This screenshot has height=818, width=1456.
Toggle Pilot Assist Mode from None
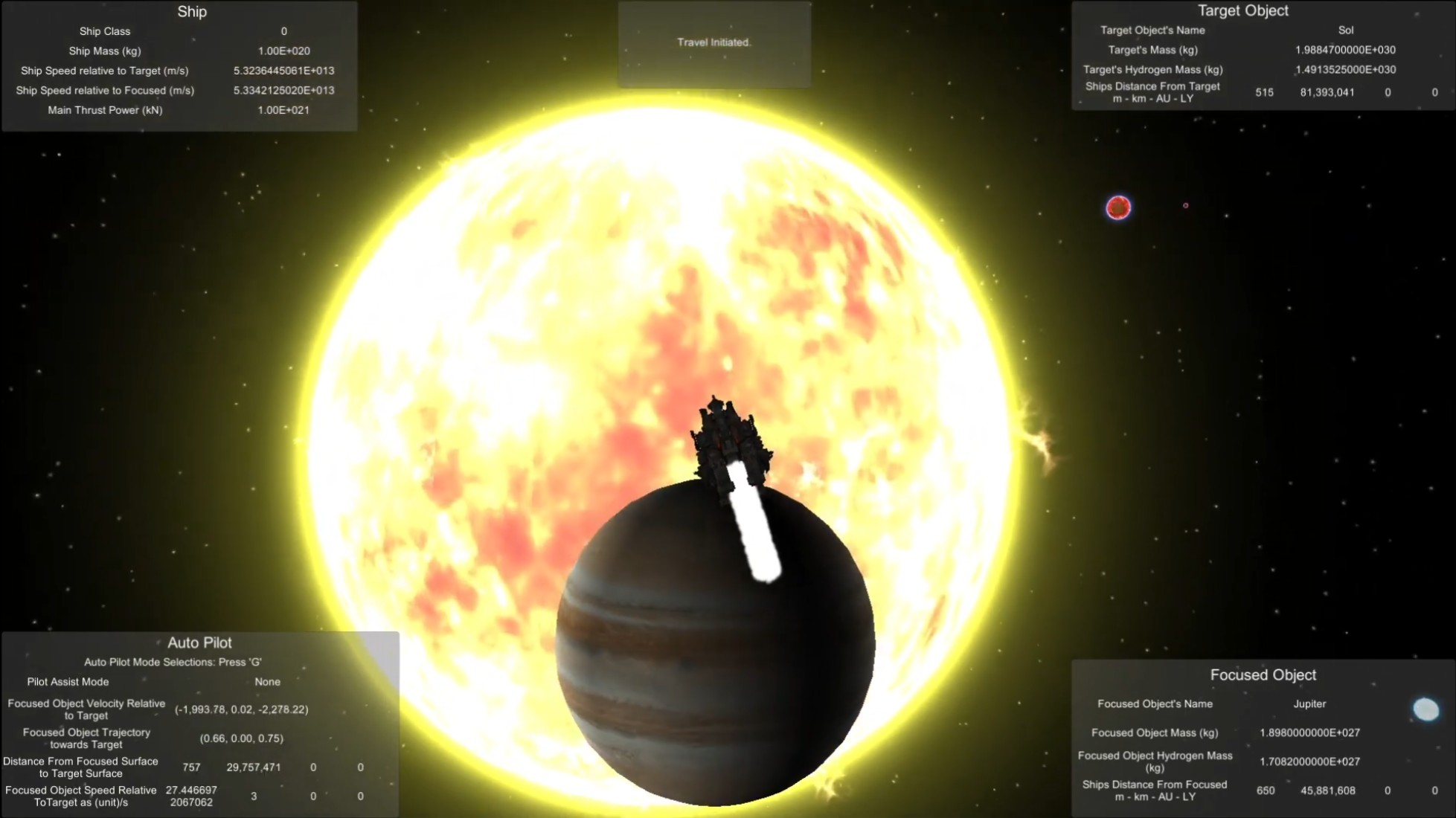click(x=267, y=681)
